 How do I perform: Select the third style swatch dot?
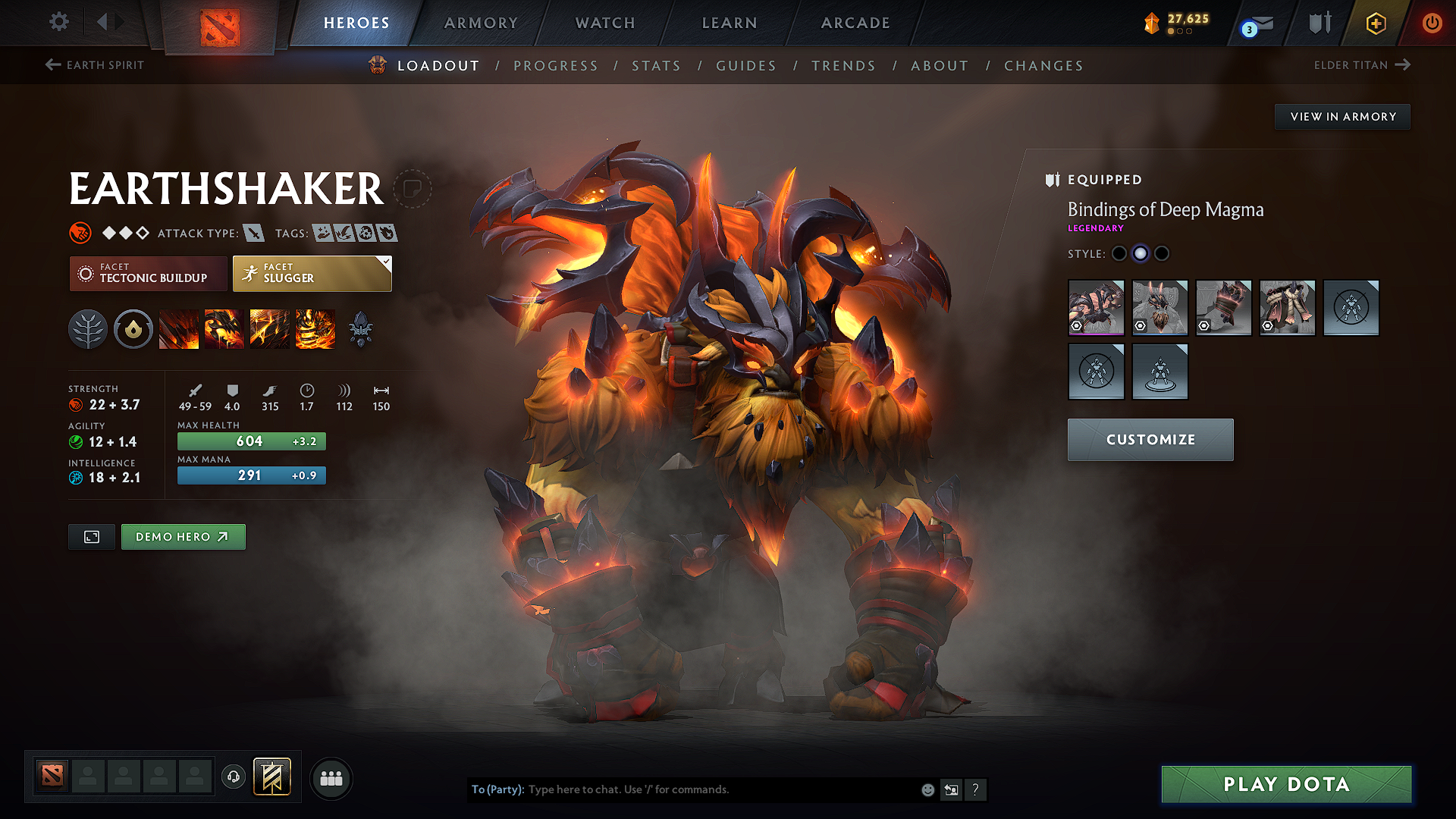(x=1162, y=254)
